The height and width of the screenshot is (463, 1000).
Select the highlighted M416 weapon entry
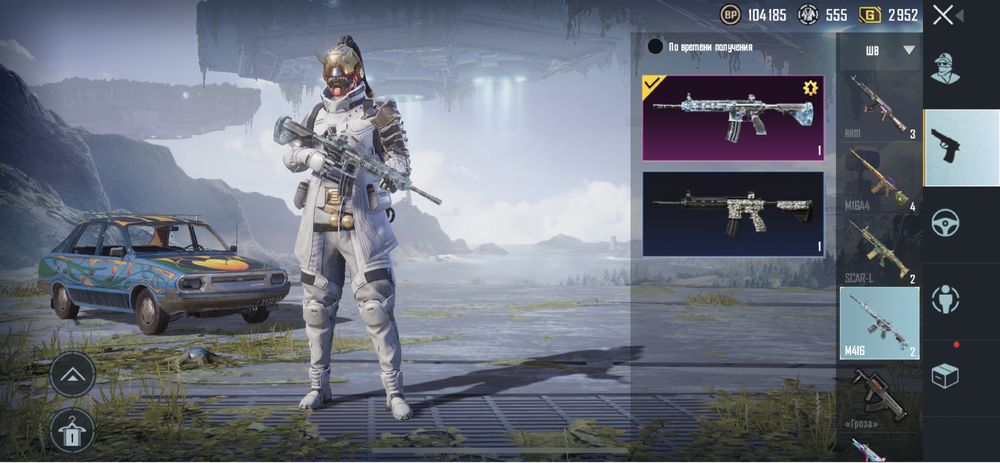(879, 323)
